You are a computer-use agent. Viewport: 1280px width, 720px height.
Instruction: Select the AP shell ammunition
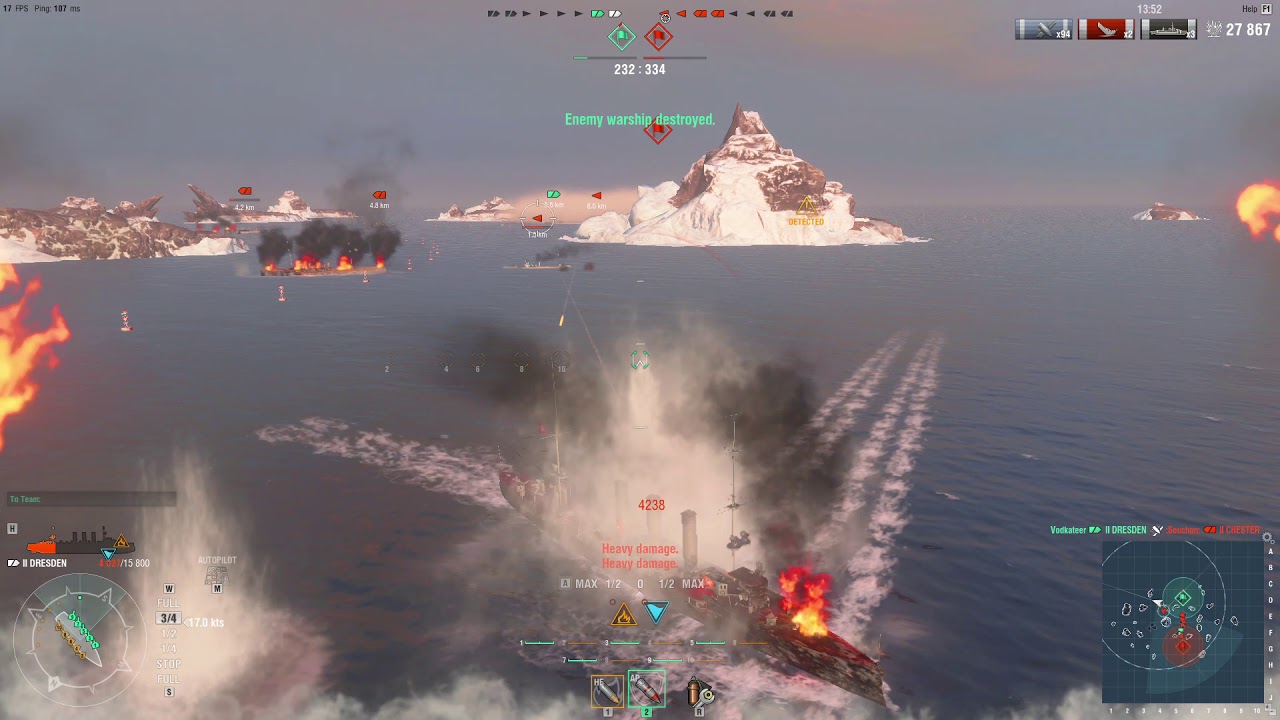pos(646,689)
